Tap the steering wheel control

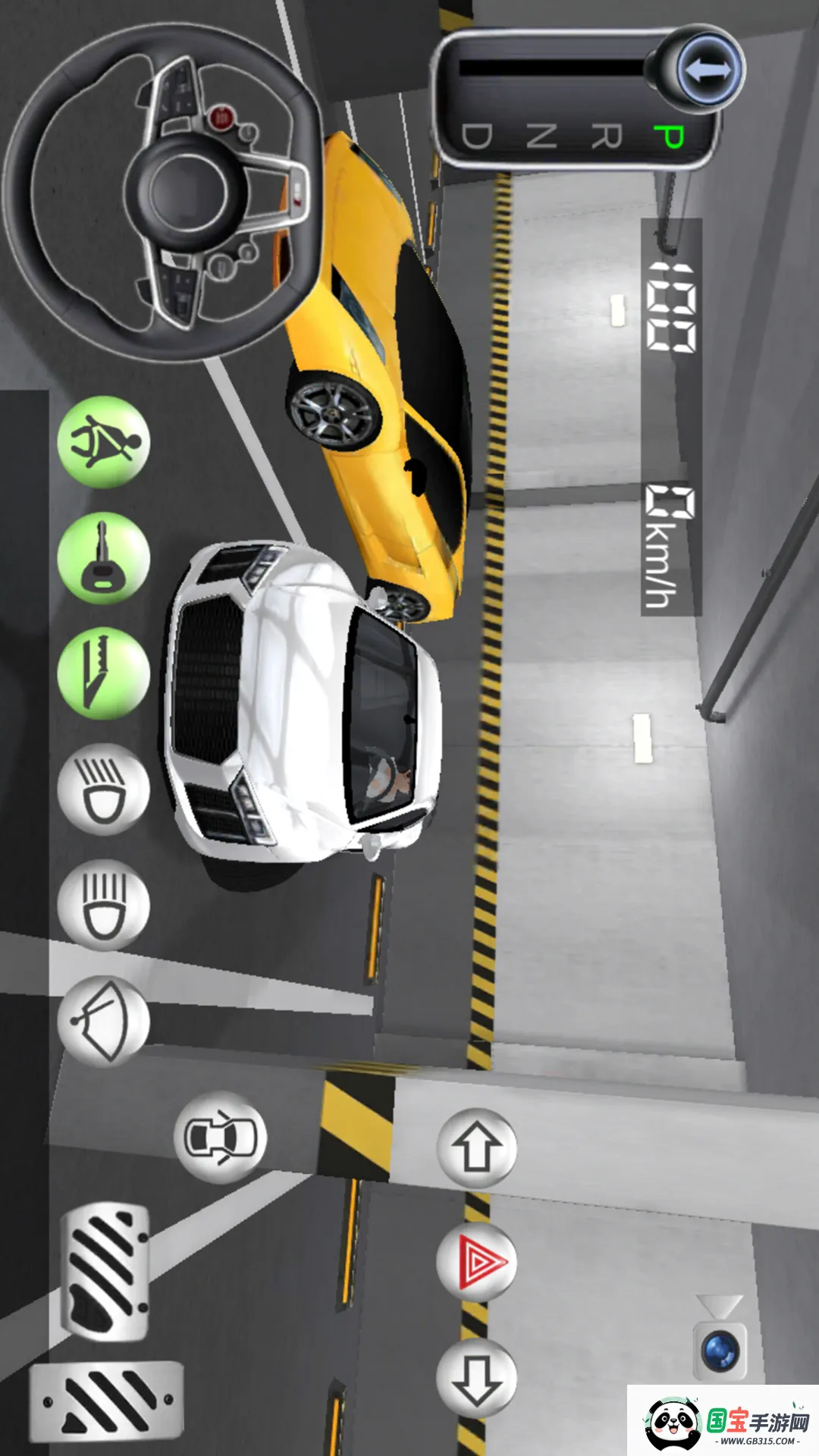coord(162,191)
